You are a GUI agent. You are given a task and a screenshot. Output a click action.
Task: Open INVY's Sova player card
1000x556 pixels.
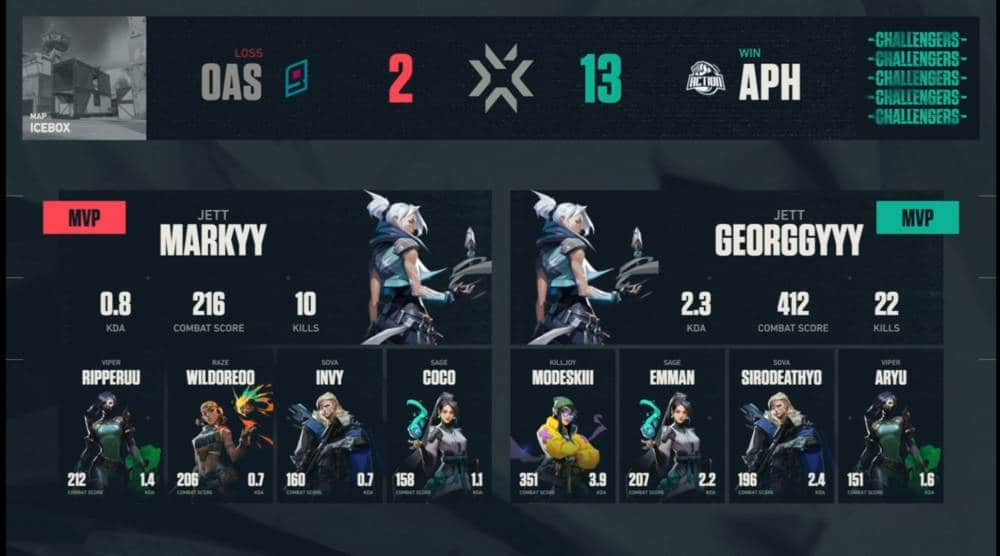[329, 425]
